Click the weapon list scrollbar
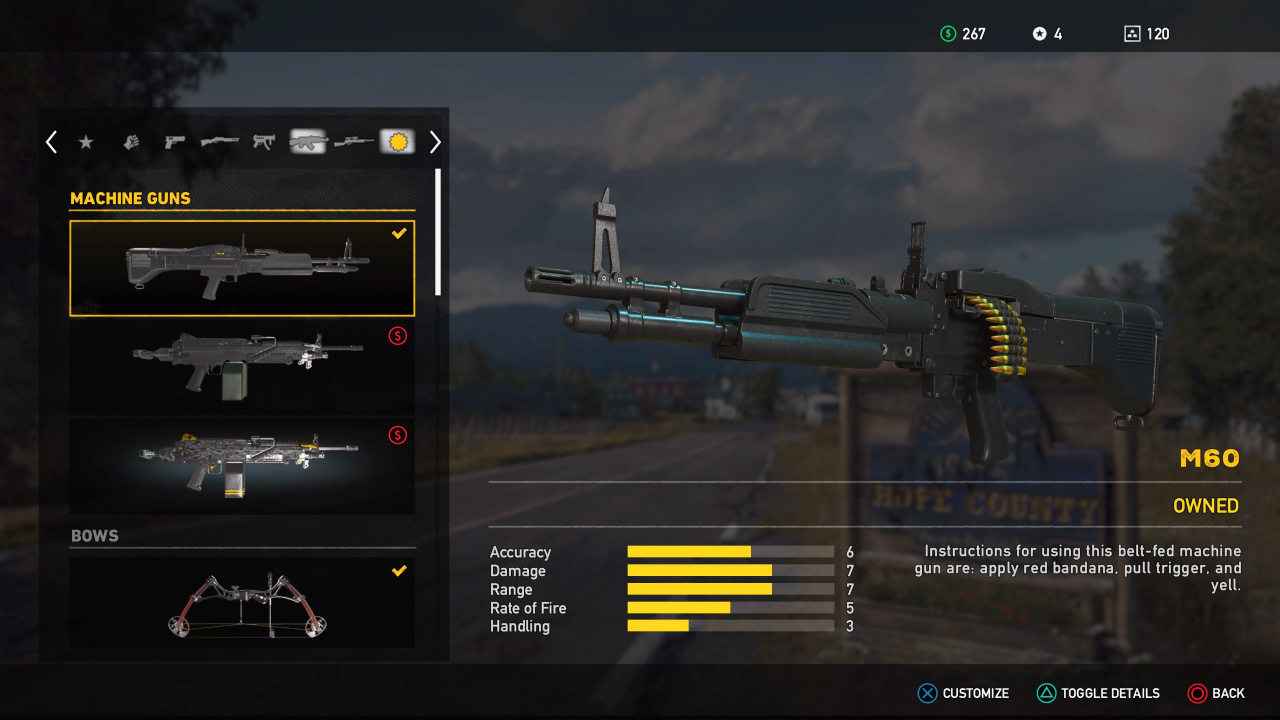The width and height of the screenshot is (1280, 720). tap(438, 232)
